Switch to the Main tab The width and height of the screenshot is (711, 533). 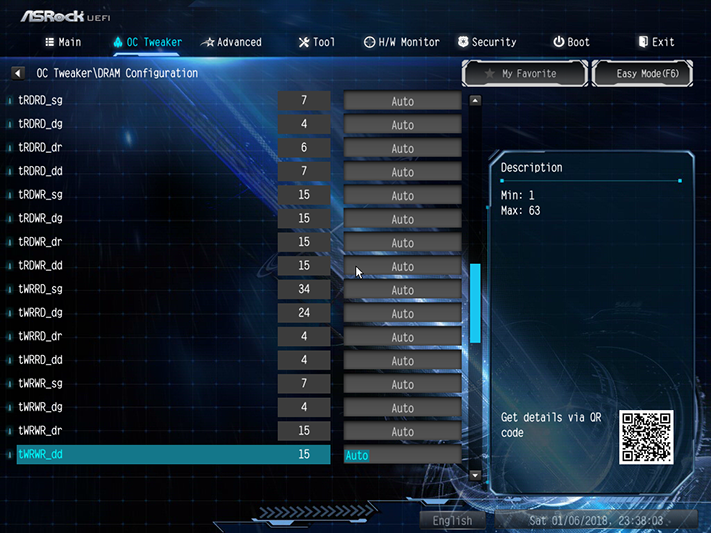[x=62, y=42]
